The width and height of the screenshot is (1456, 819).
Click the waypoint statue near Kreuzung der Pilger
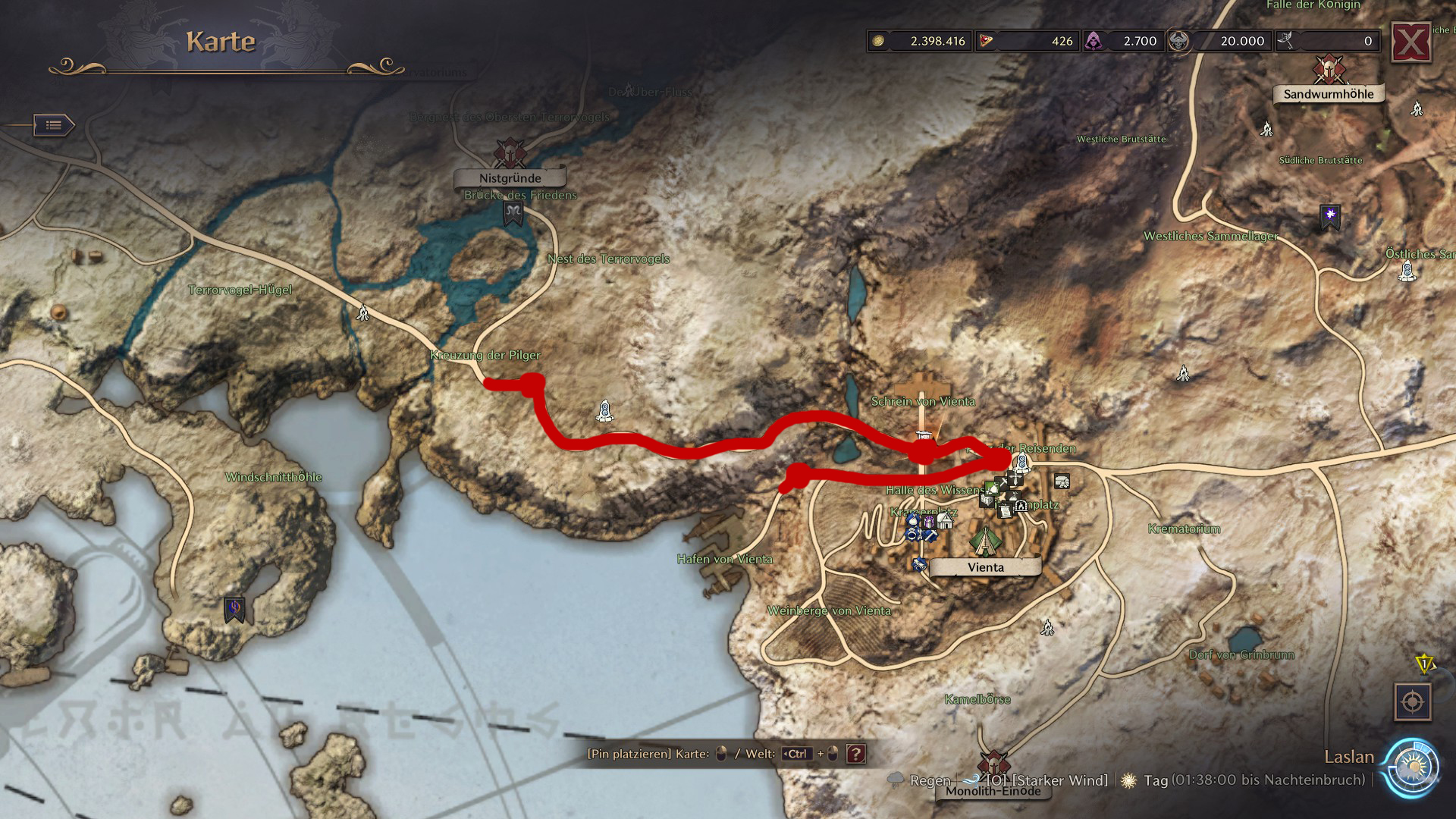pyautogui.click(x=604, y=410)
